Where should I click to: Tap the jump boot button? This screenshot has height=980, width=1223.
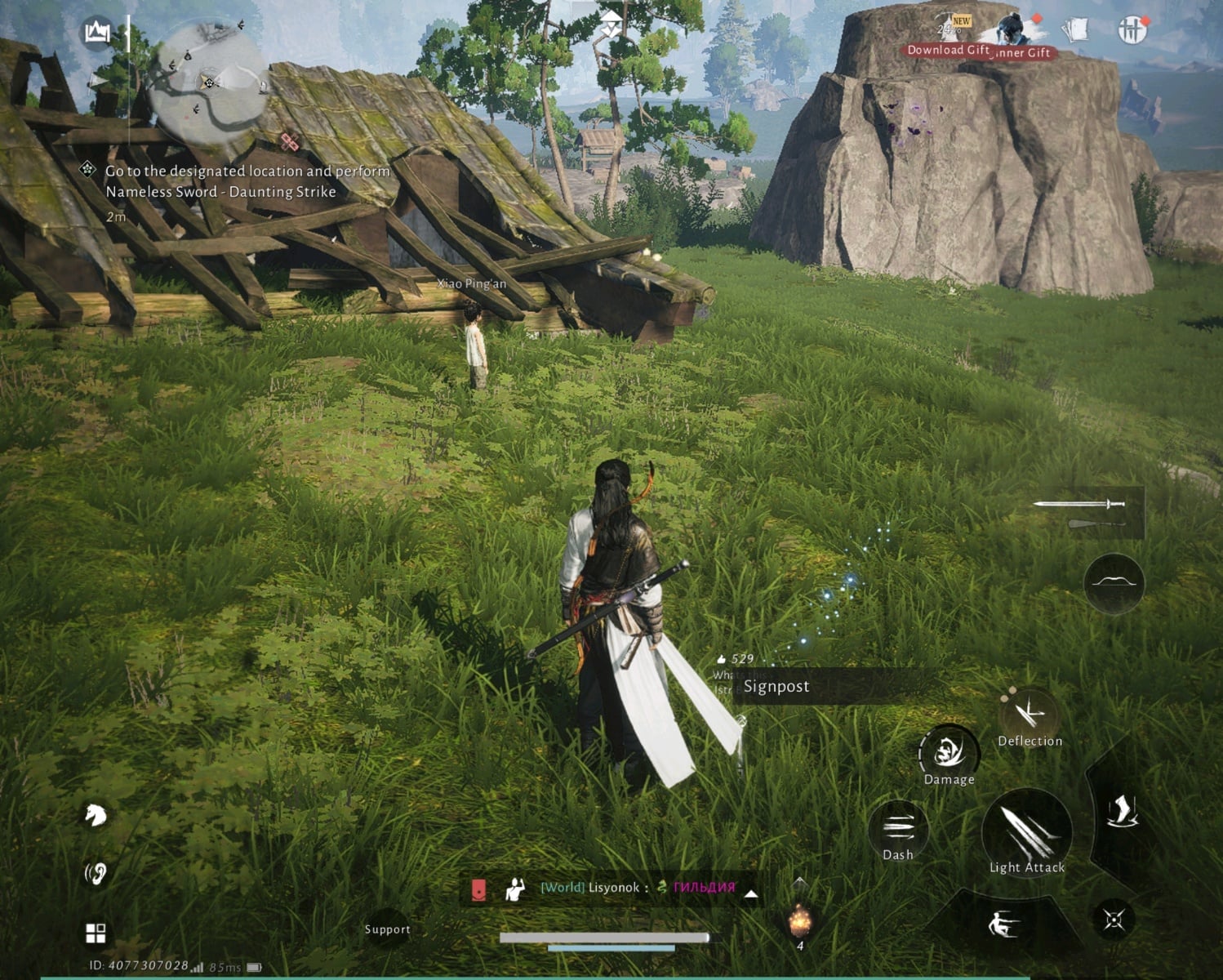[1123, 813]
